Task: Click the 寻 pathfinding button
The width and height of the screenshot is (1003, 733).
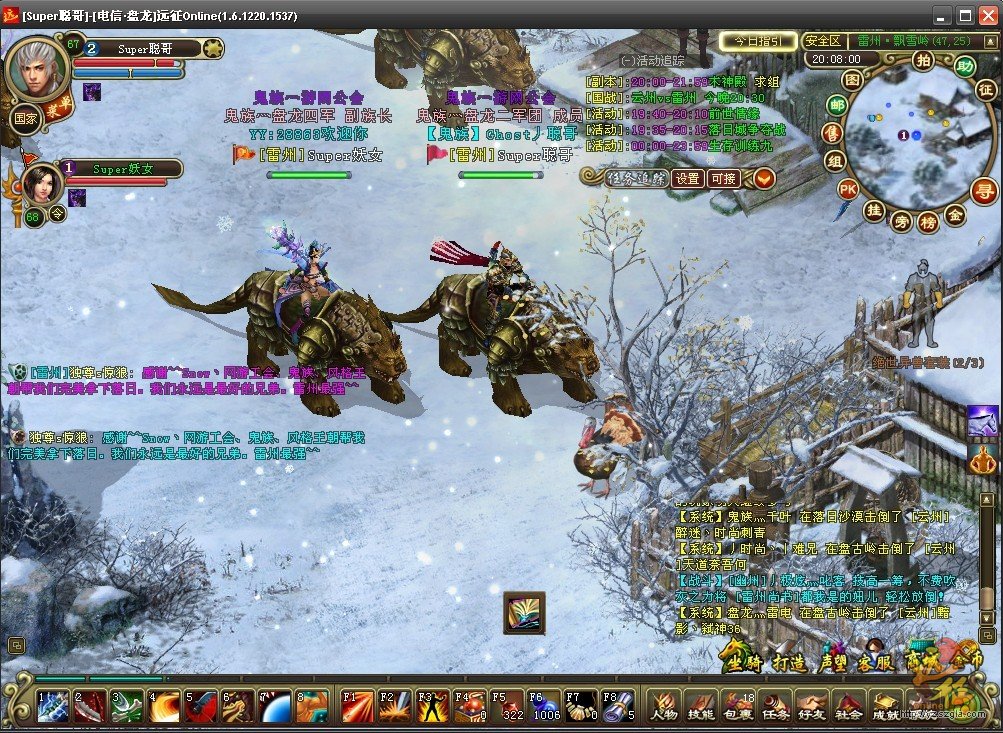Action: (x=984, y=189)
